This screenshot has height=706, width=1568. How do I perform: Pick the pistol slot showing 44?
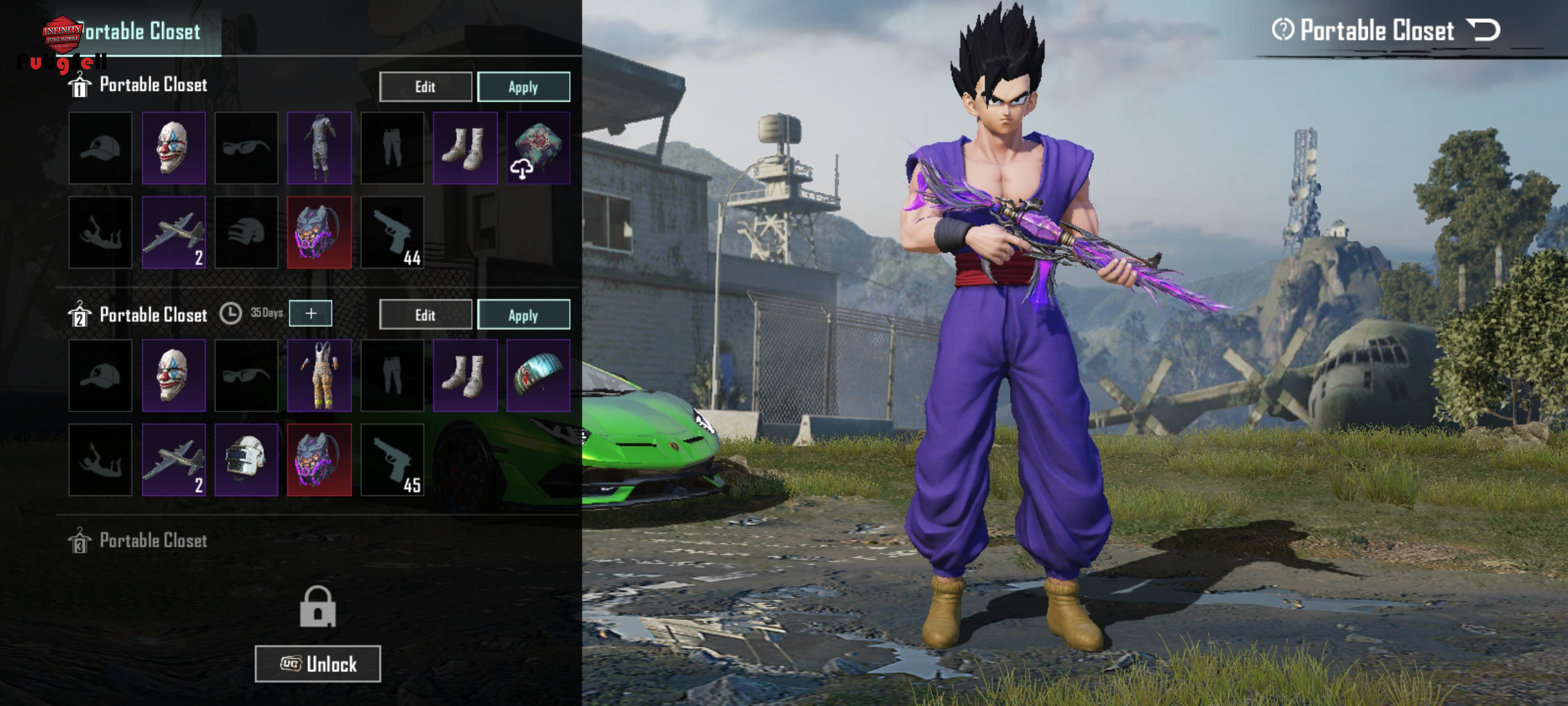(392, 233)
